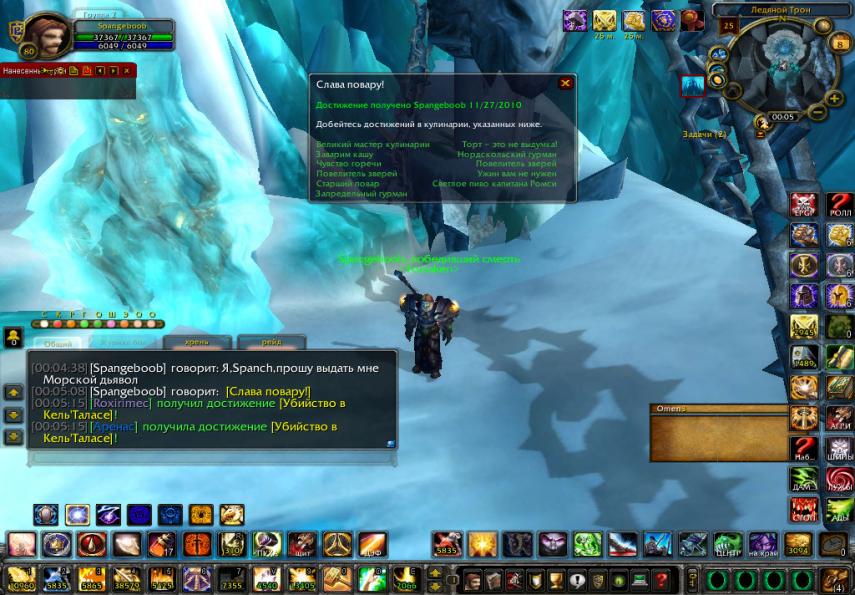Select the хрень chat tab
The width and height of the screenshot is (855, 595).
click(197, 342)
